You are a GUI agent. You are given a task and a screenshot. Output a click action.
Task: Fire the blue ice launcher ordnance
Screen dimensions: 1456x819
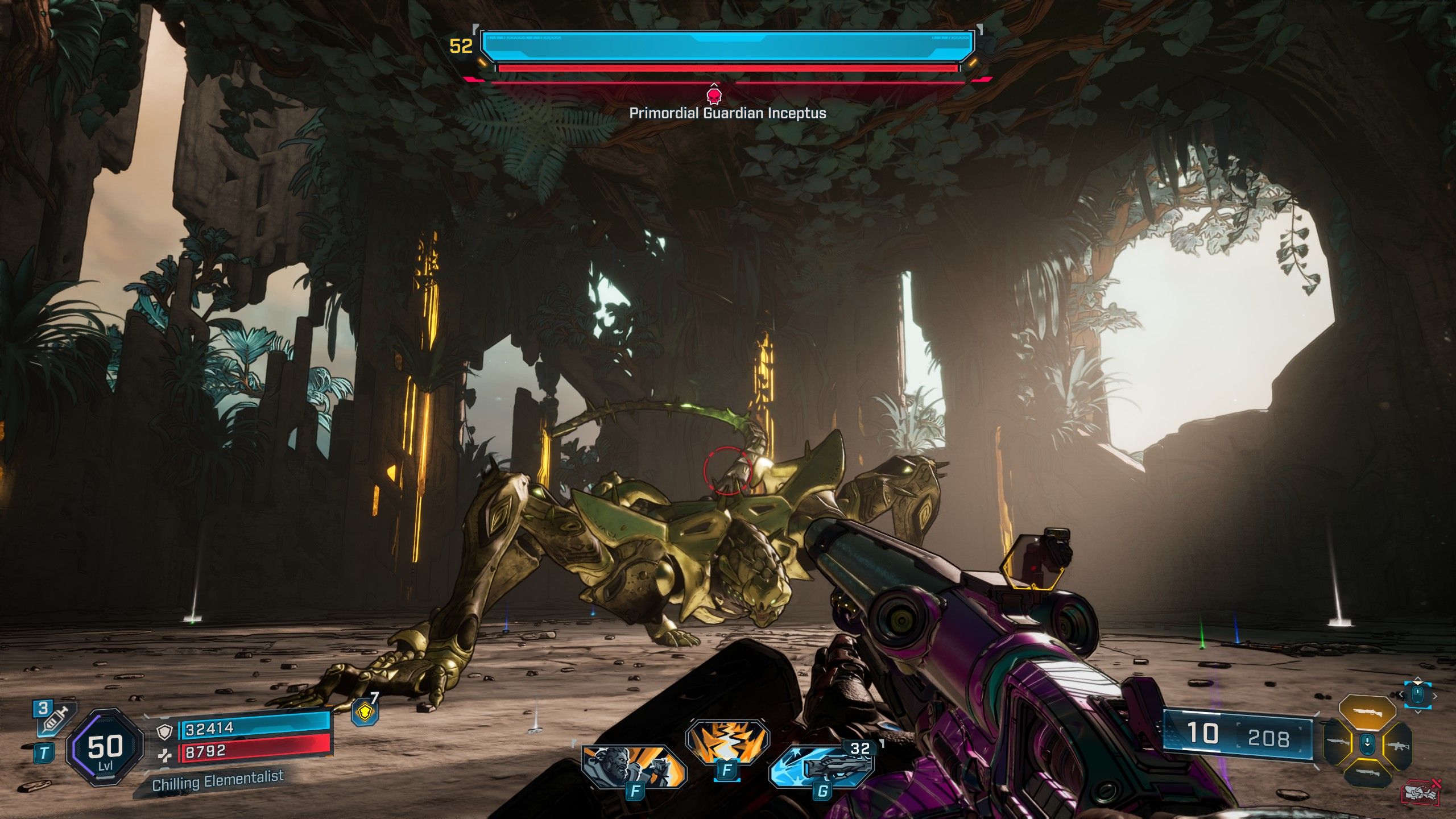(821, 766)
